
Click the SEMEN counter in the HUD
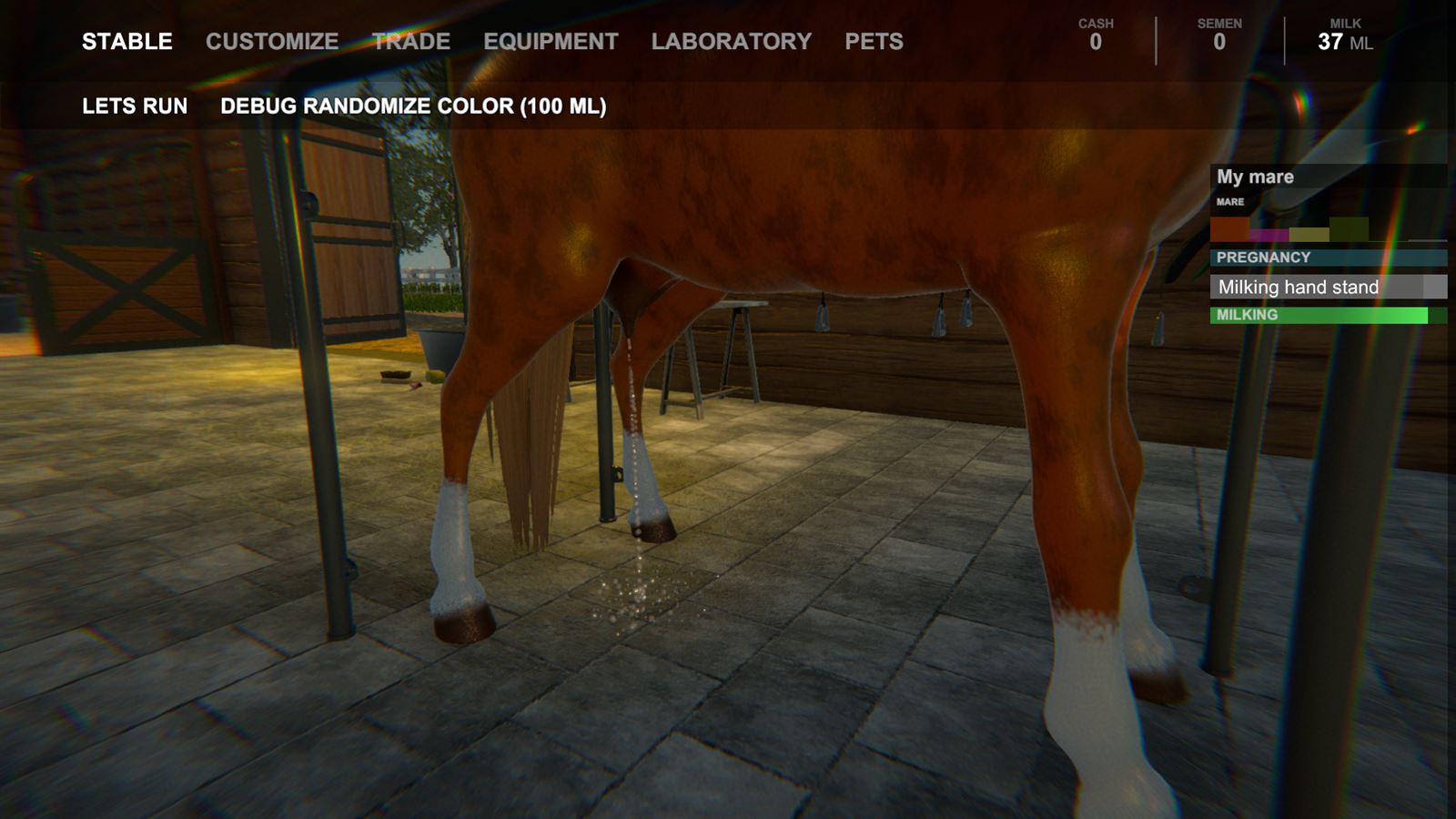(1219, 33)
